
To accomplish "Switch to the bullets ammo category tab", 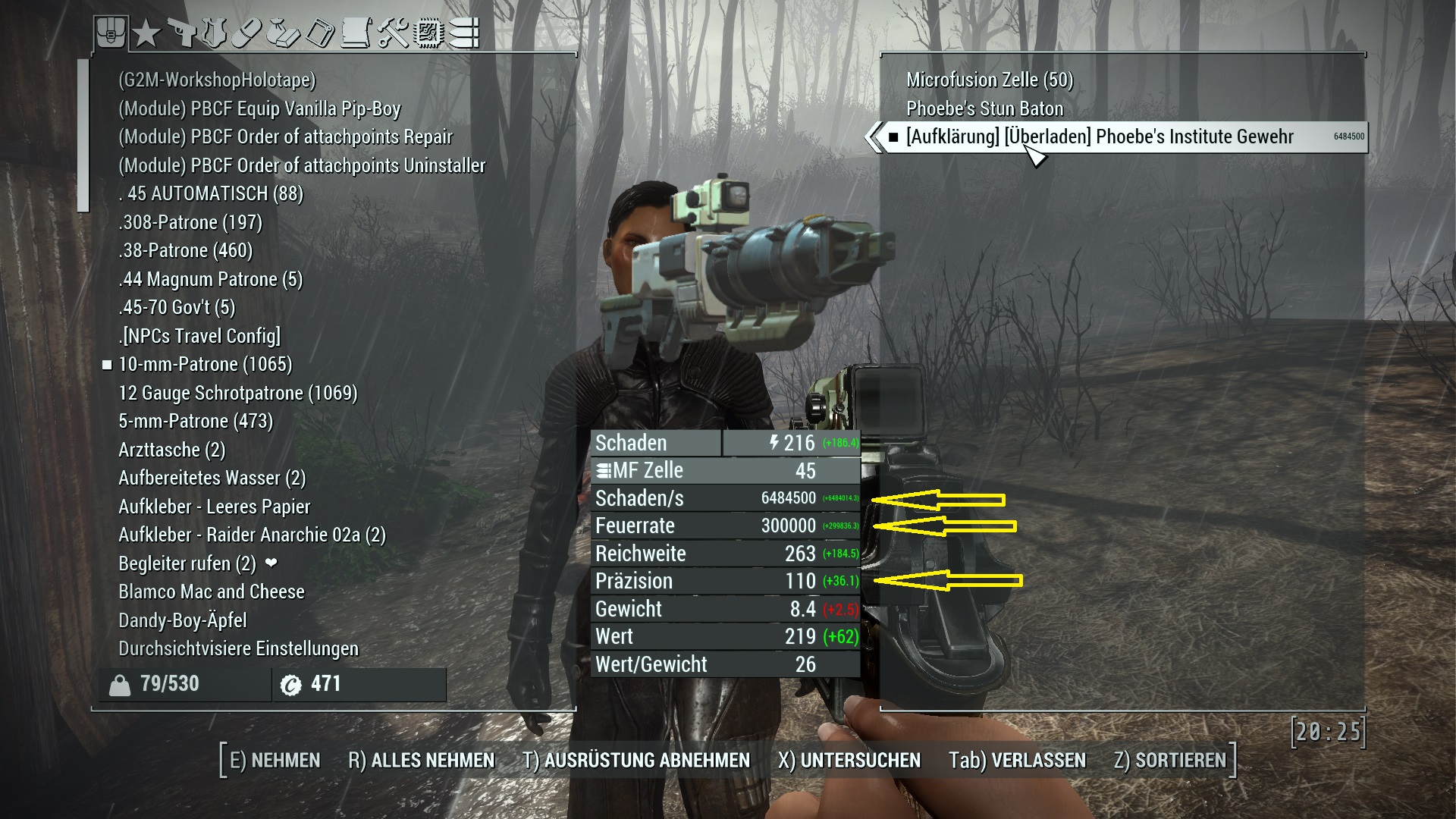I will pos(463,33).
